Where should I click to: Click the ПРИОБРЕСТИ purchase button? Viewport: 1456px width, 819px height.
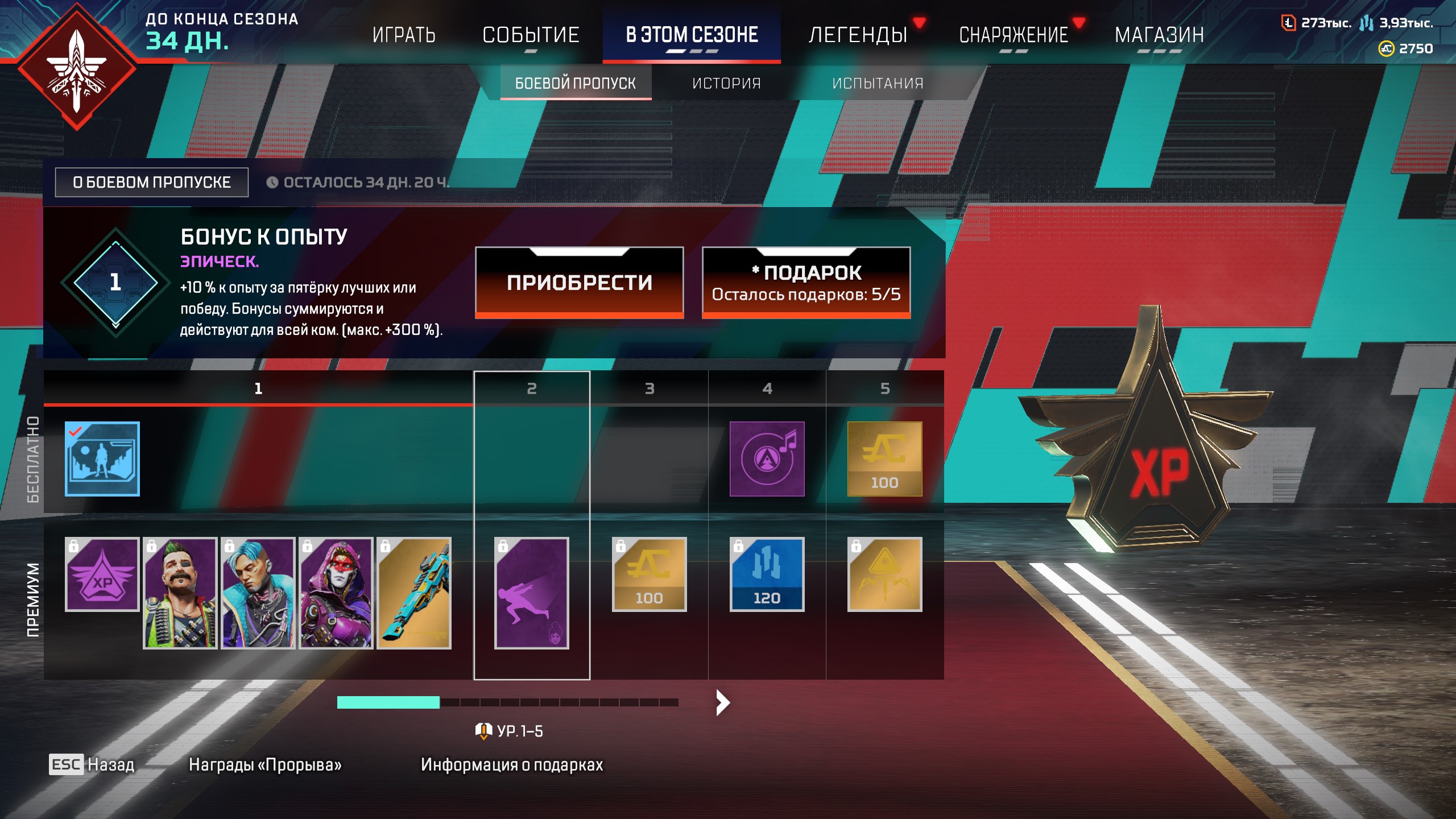pyautogui.click(x=579, y=282)
